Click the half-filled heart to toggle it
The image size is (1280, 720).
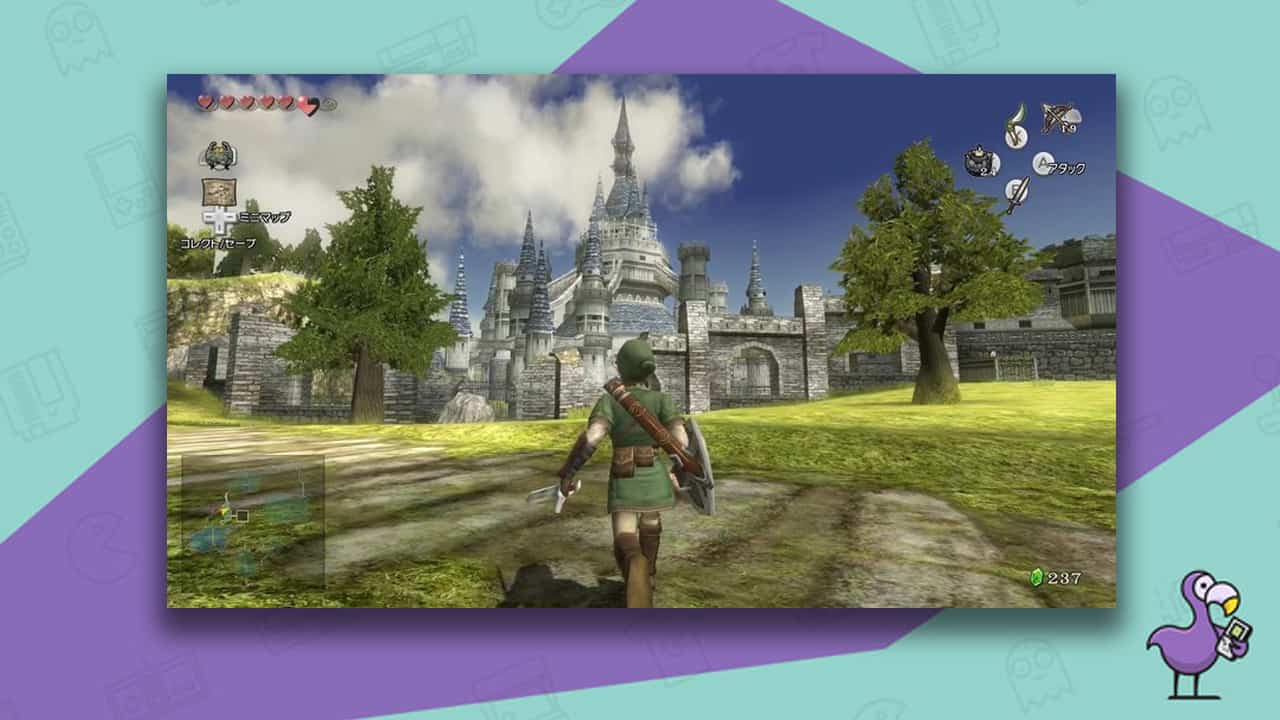click(x=307, y=106)
